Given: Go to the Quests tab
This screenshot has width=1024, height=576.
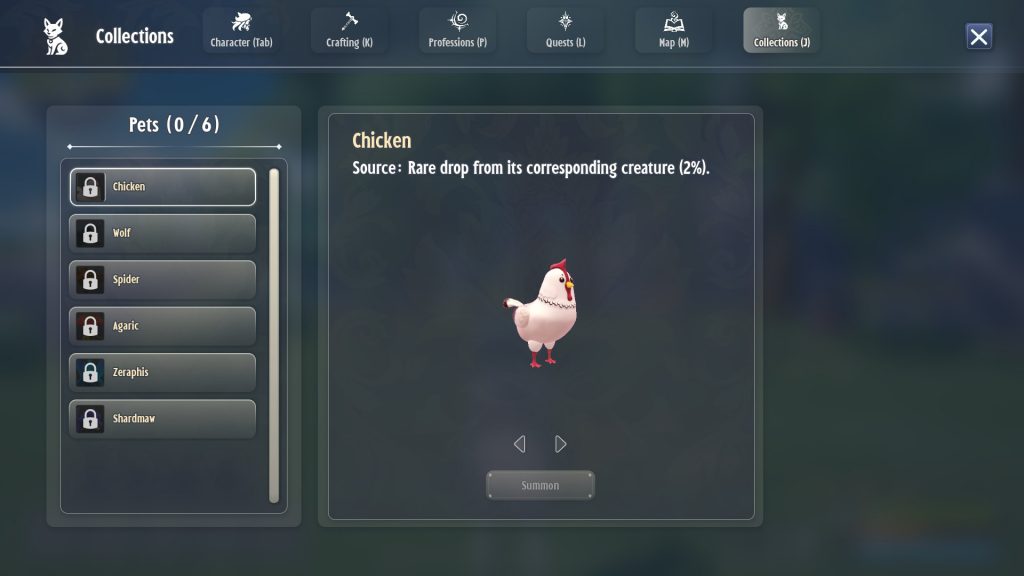Looking at the screenshot, I should [565, 30].
